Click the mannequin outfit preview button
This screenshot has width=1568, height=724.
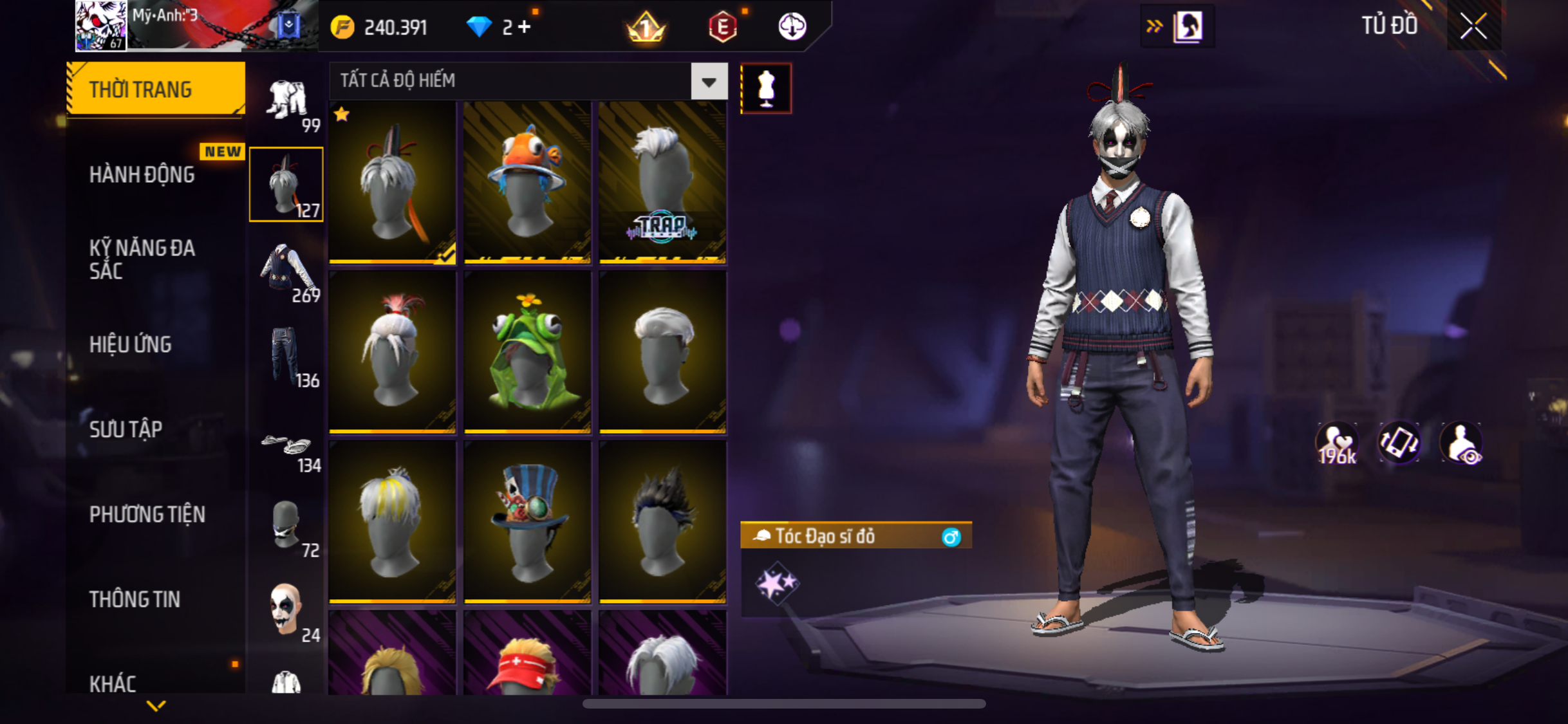(766, 88)
